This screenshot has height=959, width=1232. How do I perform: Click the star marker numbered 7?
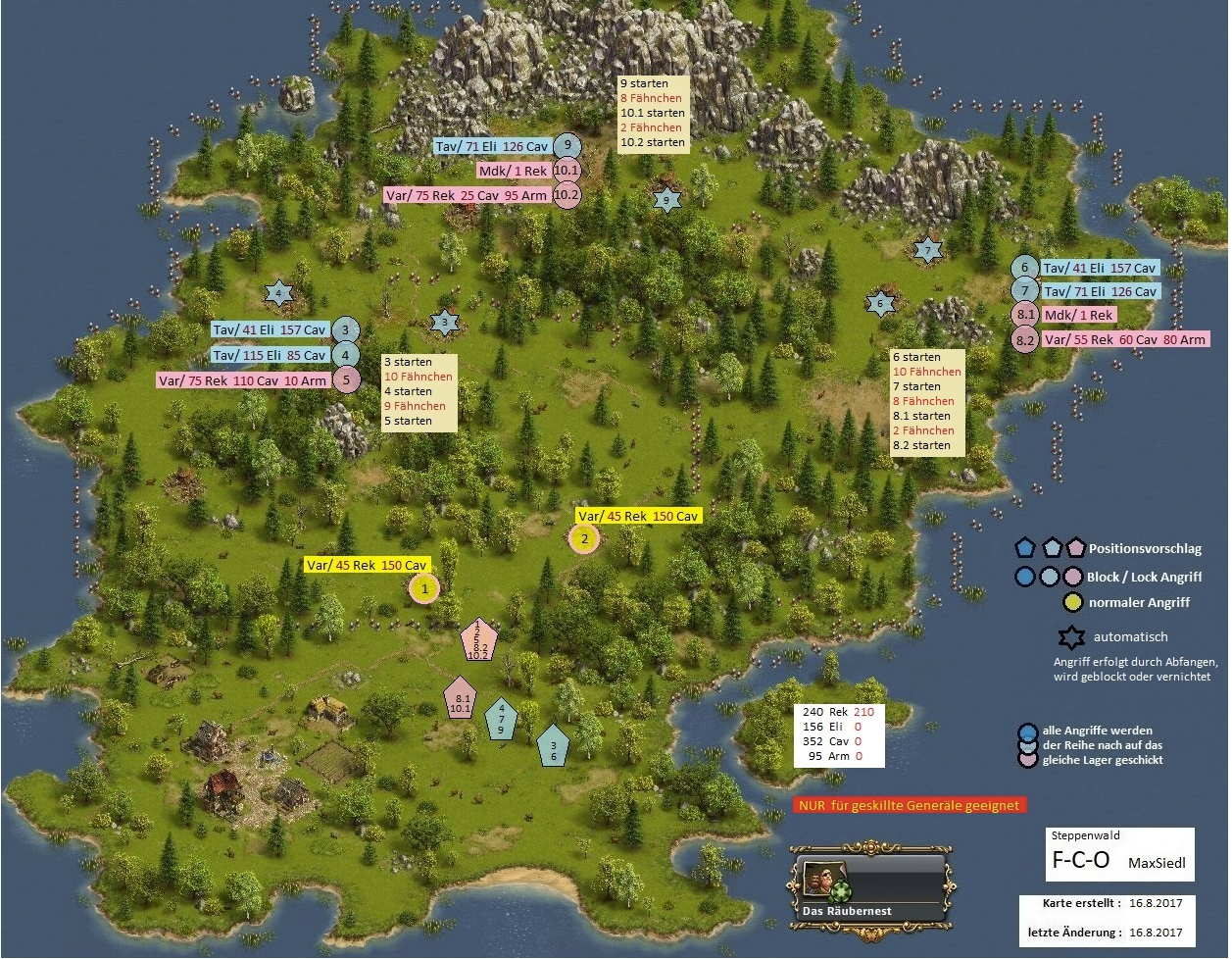tap(927, 251)
